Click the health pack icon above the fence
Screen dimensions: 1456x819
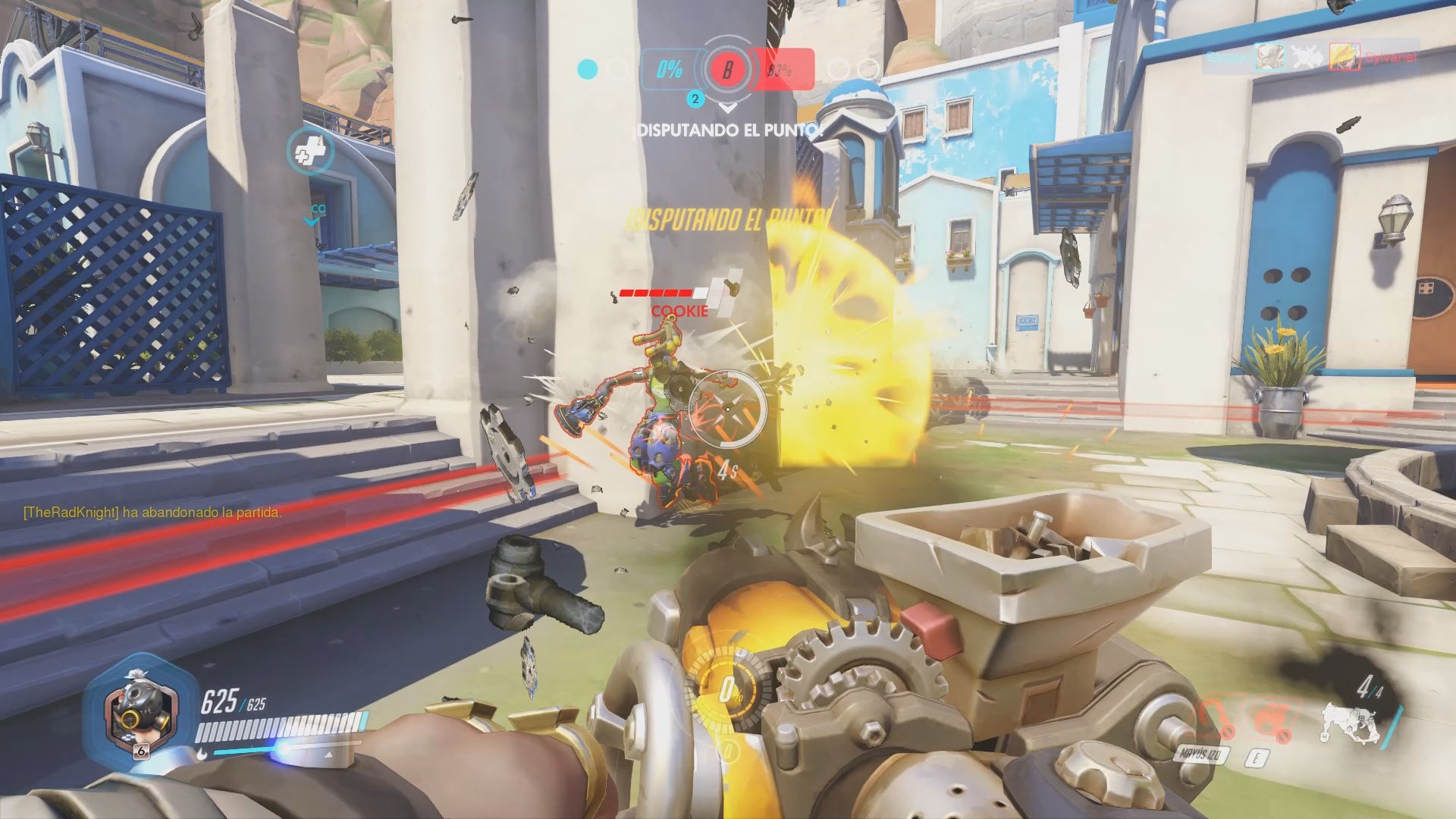[311, 152]
